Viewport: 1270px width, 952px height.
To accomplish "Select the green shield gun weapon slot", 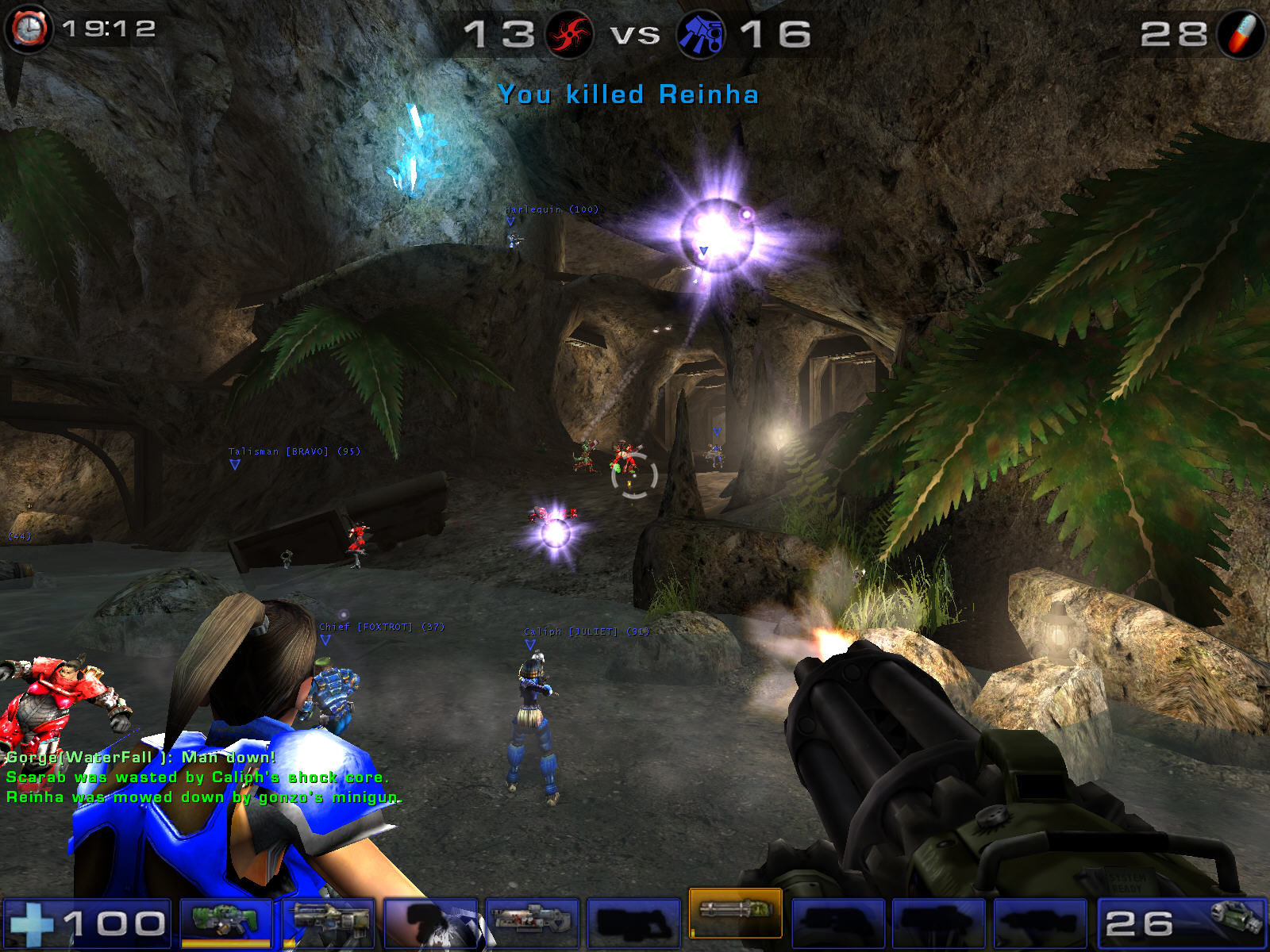I will point(226,921).
